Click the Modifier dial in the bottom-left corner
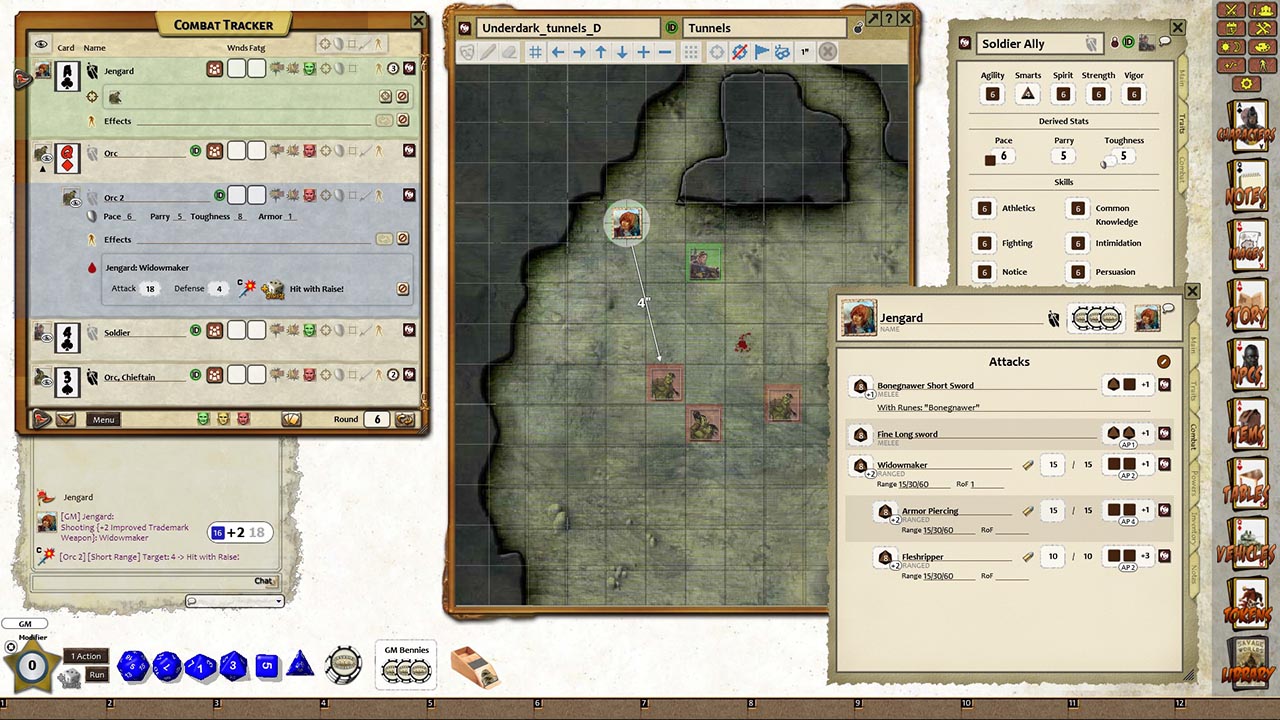 30,660
